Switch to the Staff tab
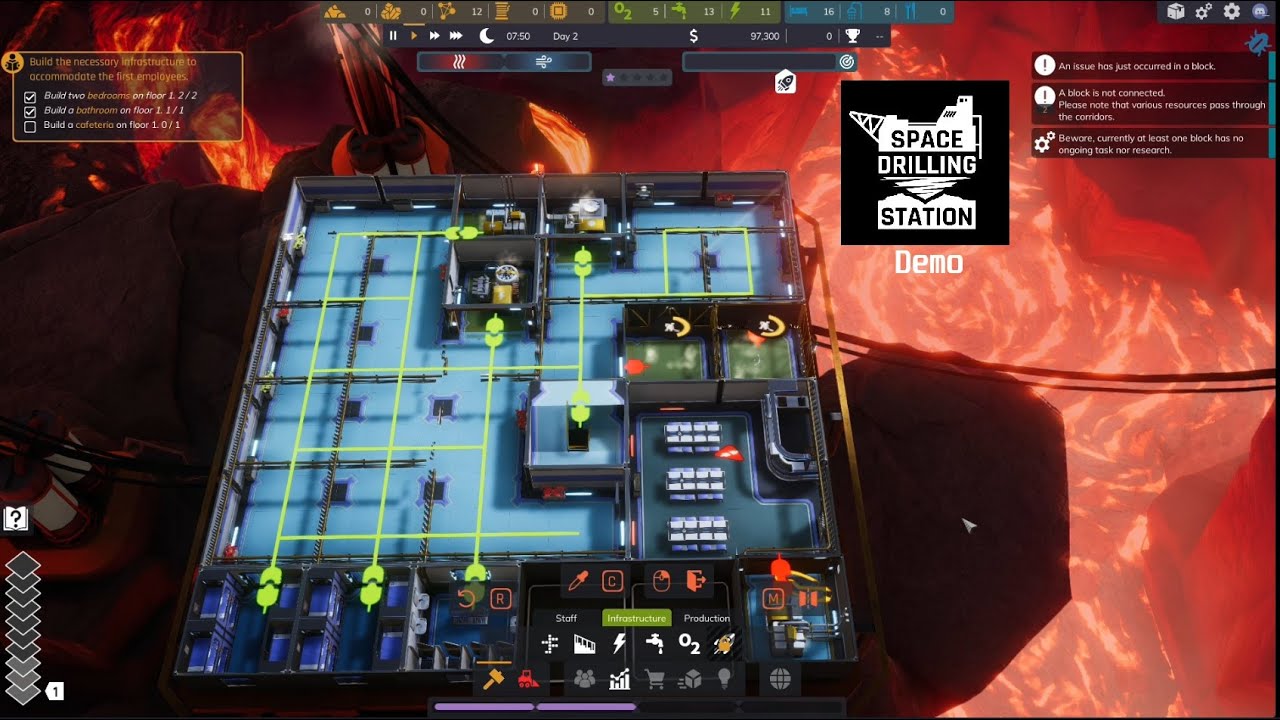Image resolution: width=1280 pixels, height=720 pixels. tap(566, 618)
